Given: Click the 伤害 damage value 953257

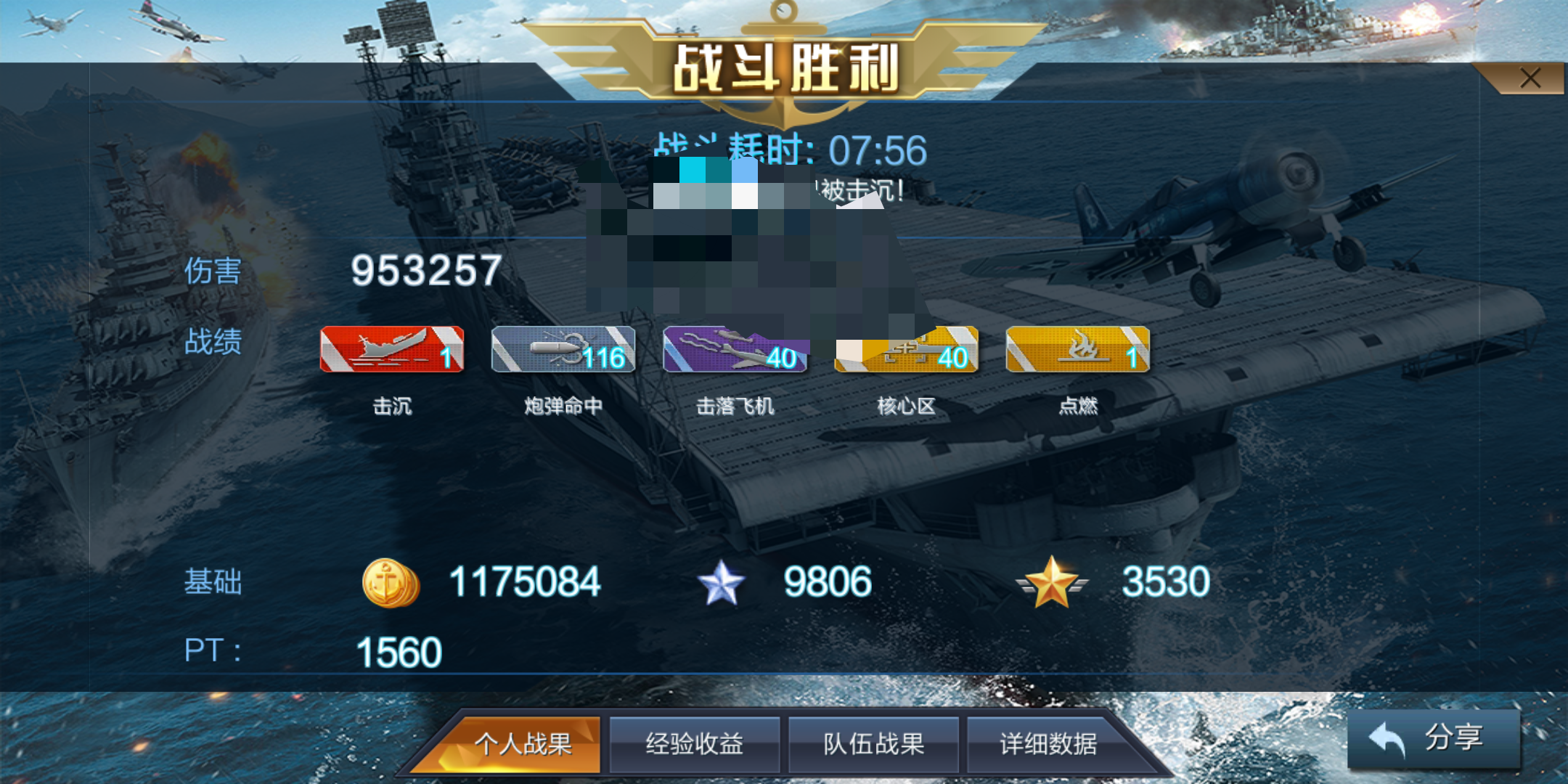Looking at the screenshot, I should (425, 270).
